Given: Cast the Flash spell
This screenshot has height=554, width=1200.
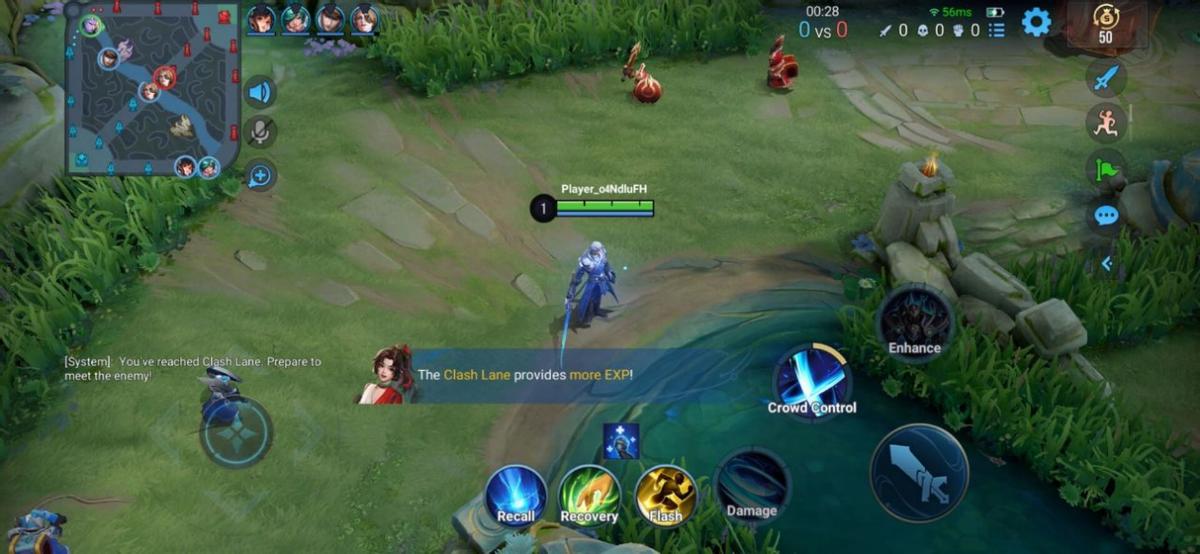Looking at the screenshot, I should tap(665, 495).
